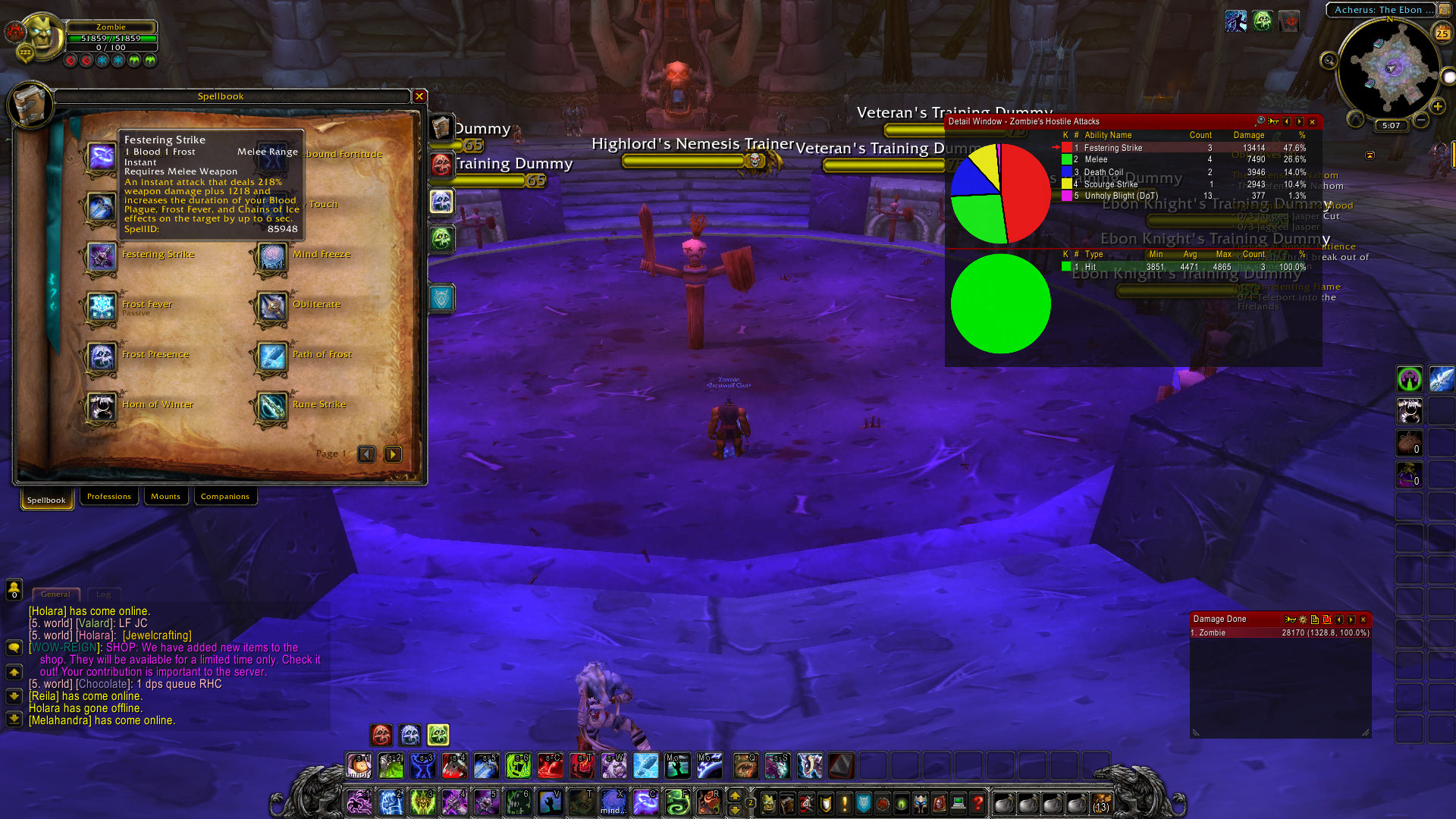The height and width of the screenshot is (819, 1456).
Task: Switch to the Professions tab
Action: [x=108, y=496]
